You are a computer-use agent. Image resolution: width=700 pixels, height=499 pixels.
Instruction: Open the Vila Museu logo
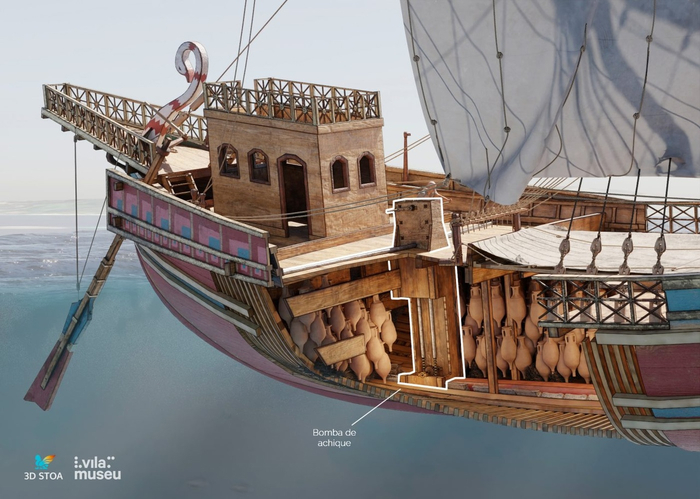coord(97,467)
